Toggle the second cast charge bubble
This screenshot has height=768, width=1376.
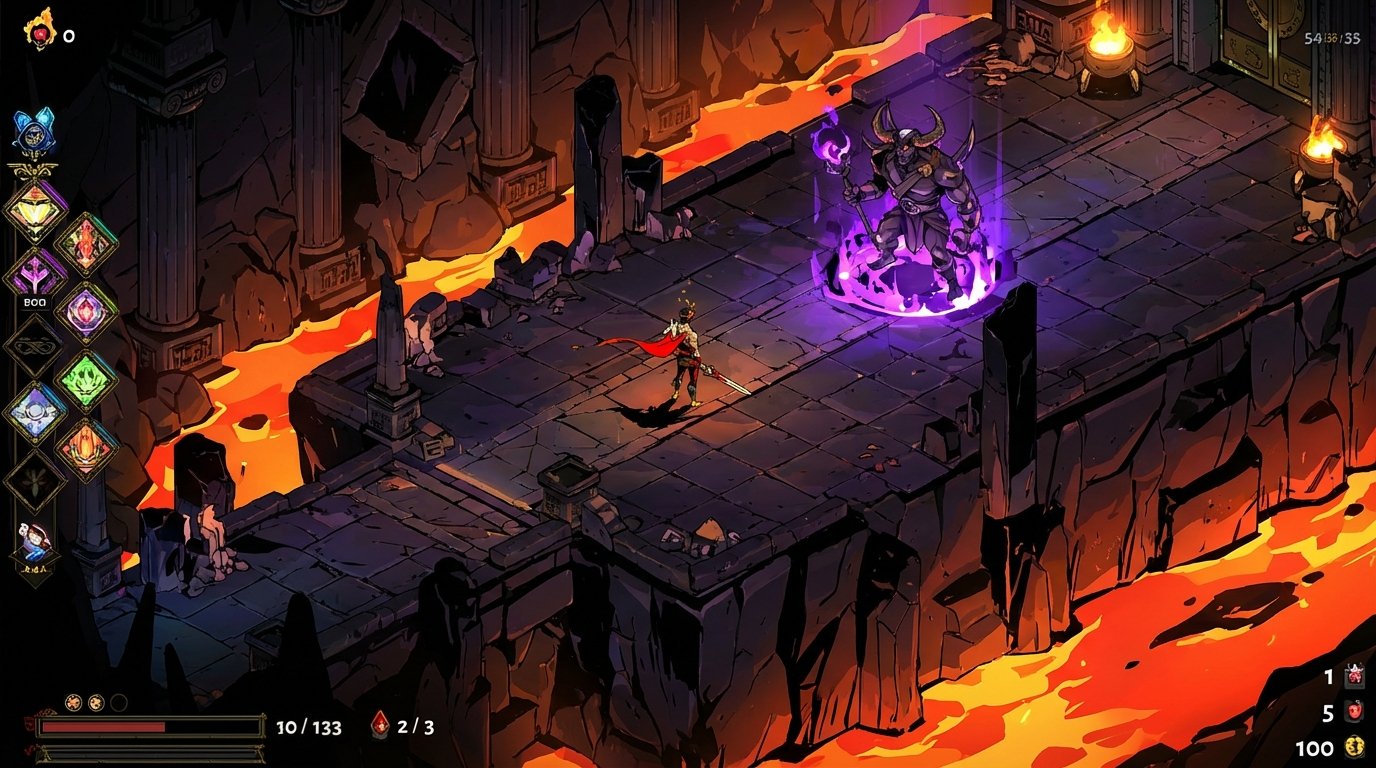(x=95, y=703)
